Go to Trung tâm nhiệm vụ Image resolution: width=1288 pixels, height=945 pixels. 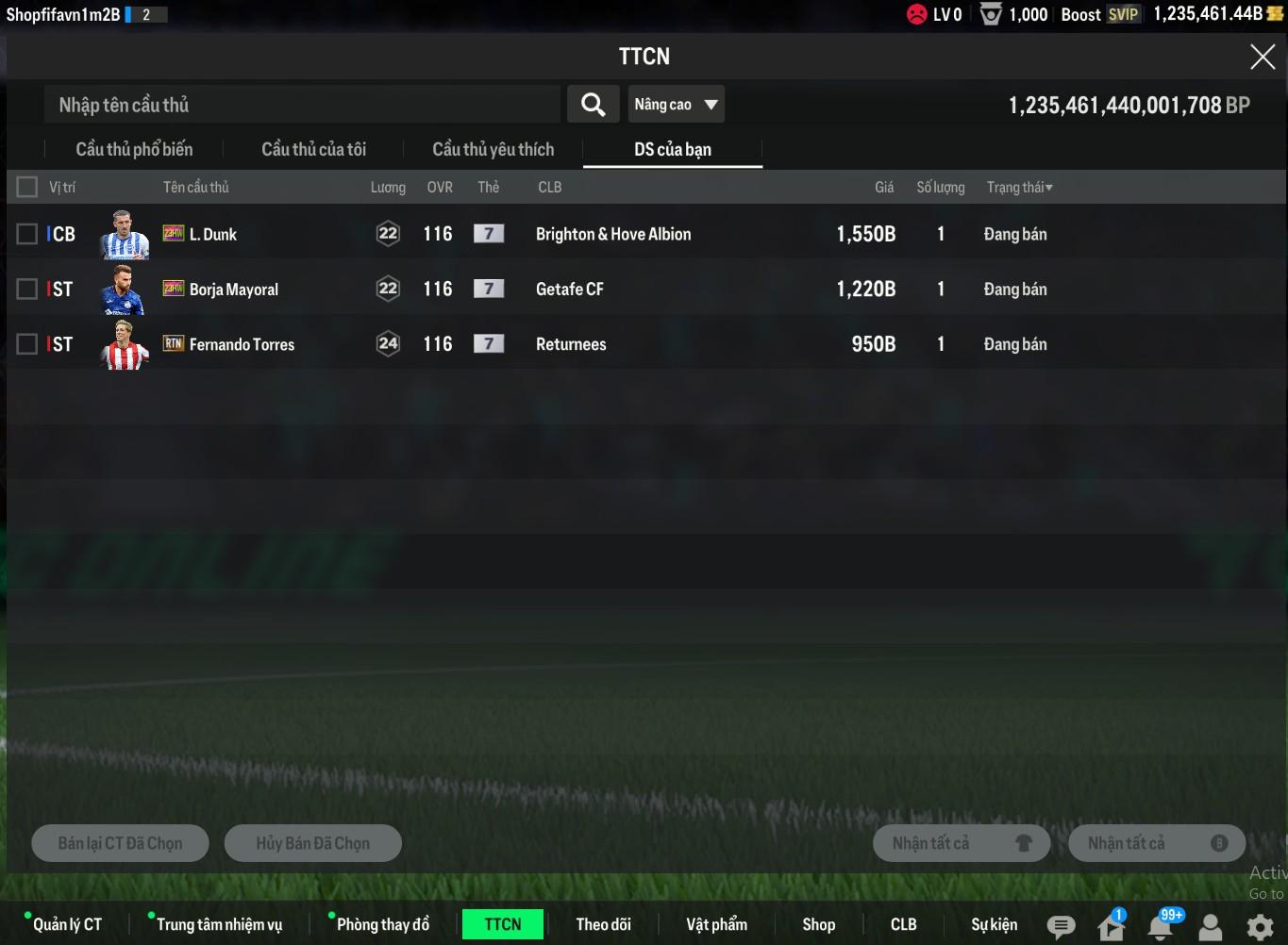[219, 924]
